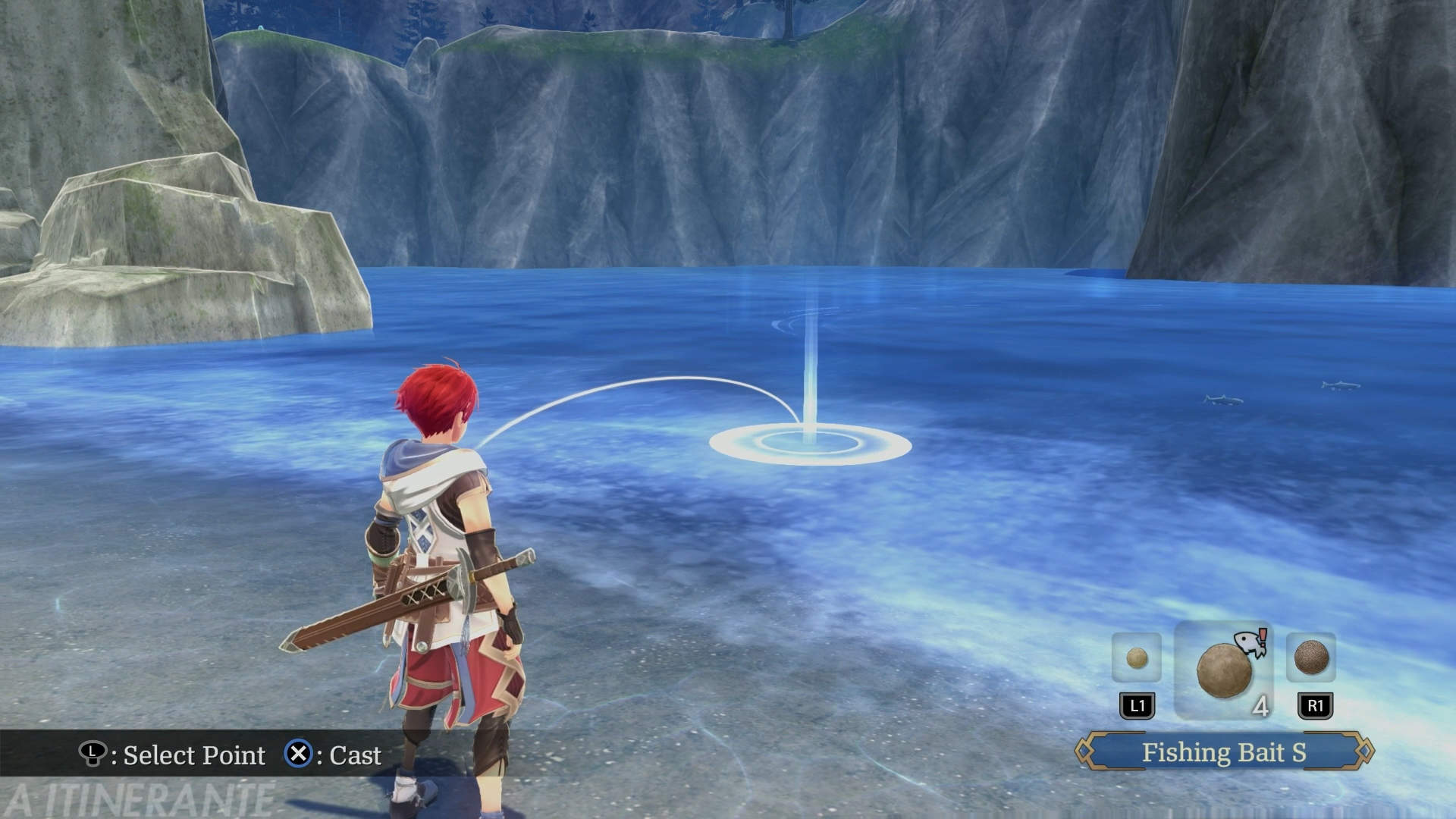
Task: Choose the dark brown bait slot
Action: click(1310, 657)
